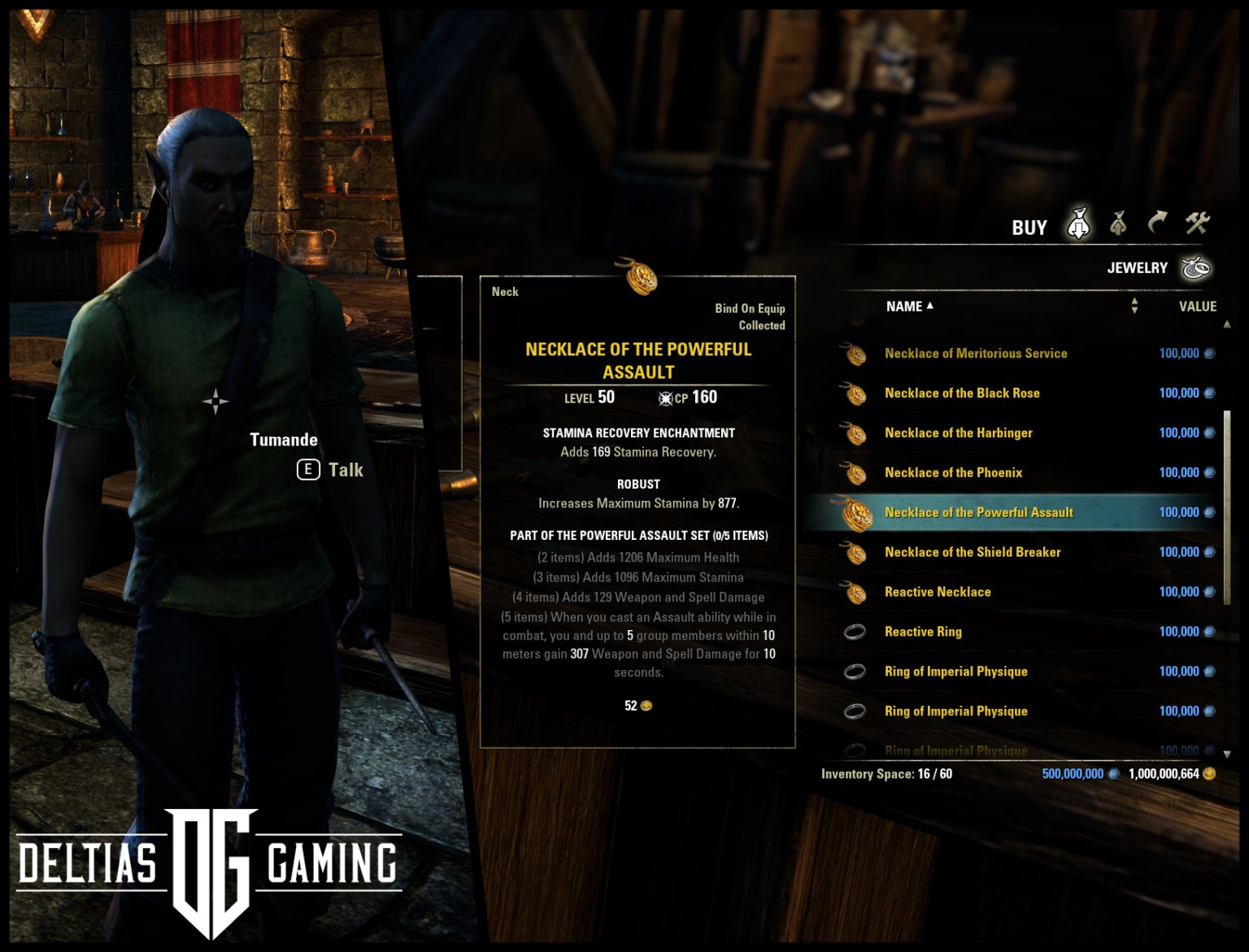
Task: Click the scroll-down arrow below the list
Action: [1228, 754]
